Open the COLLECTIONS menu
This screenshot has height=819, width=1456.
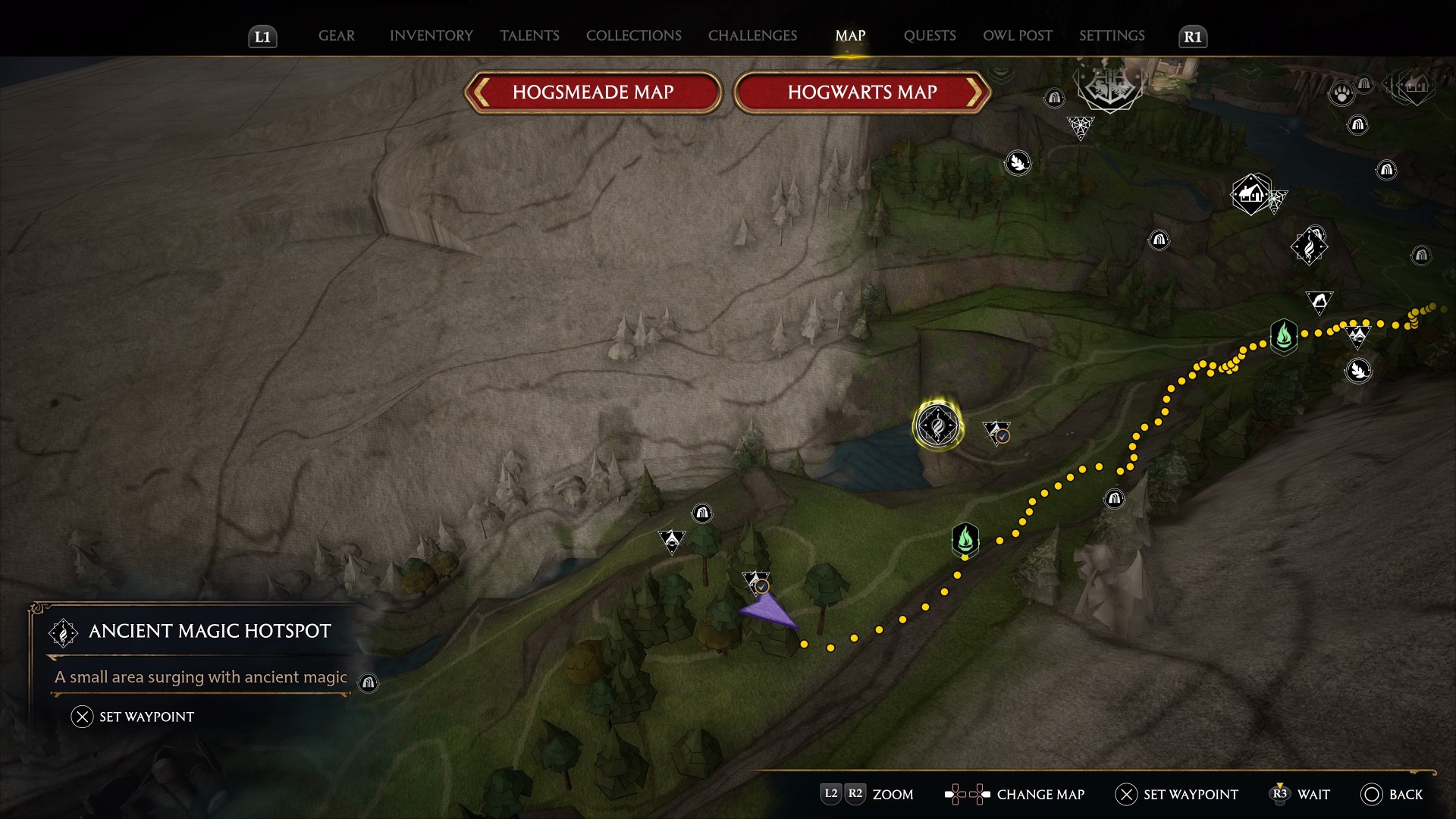coord(633,35)
